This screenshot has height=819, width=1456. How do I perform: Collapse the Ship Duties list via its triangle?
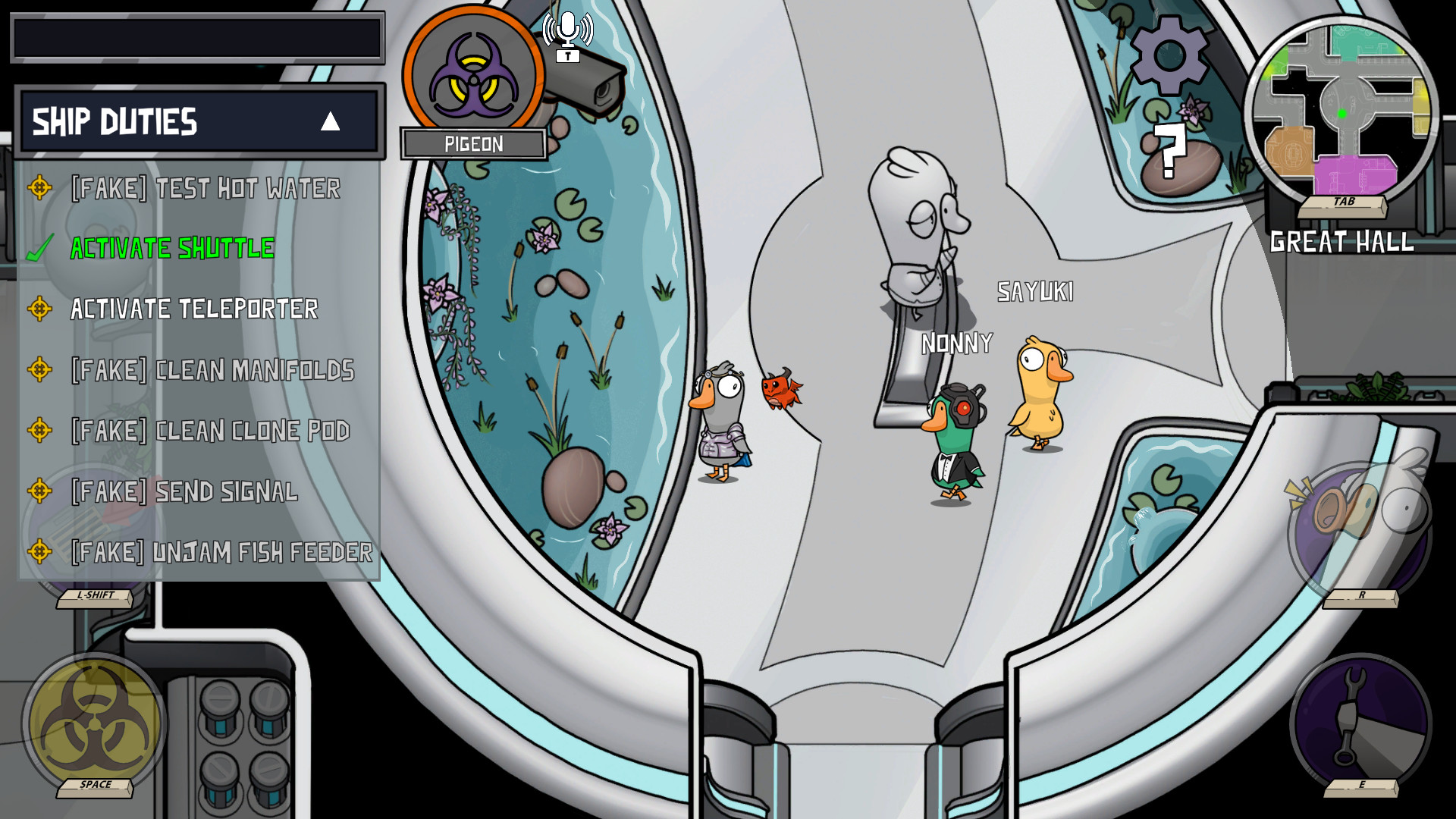[x=331, y=121]
